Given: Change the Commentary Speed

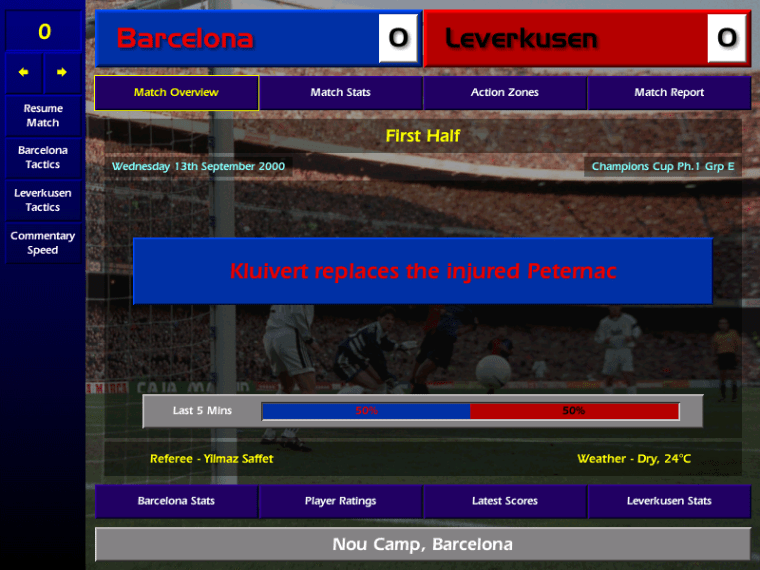Looking at the screenshot, I should (42, 243).
